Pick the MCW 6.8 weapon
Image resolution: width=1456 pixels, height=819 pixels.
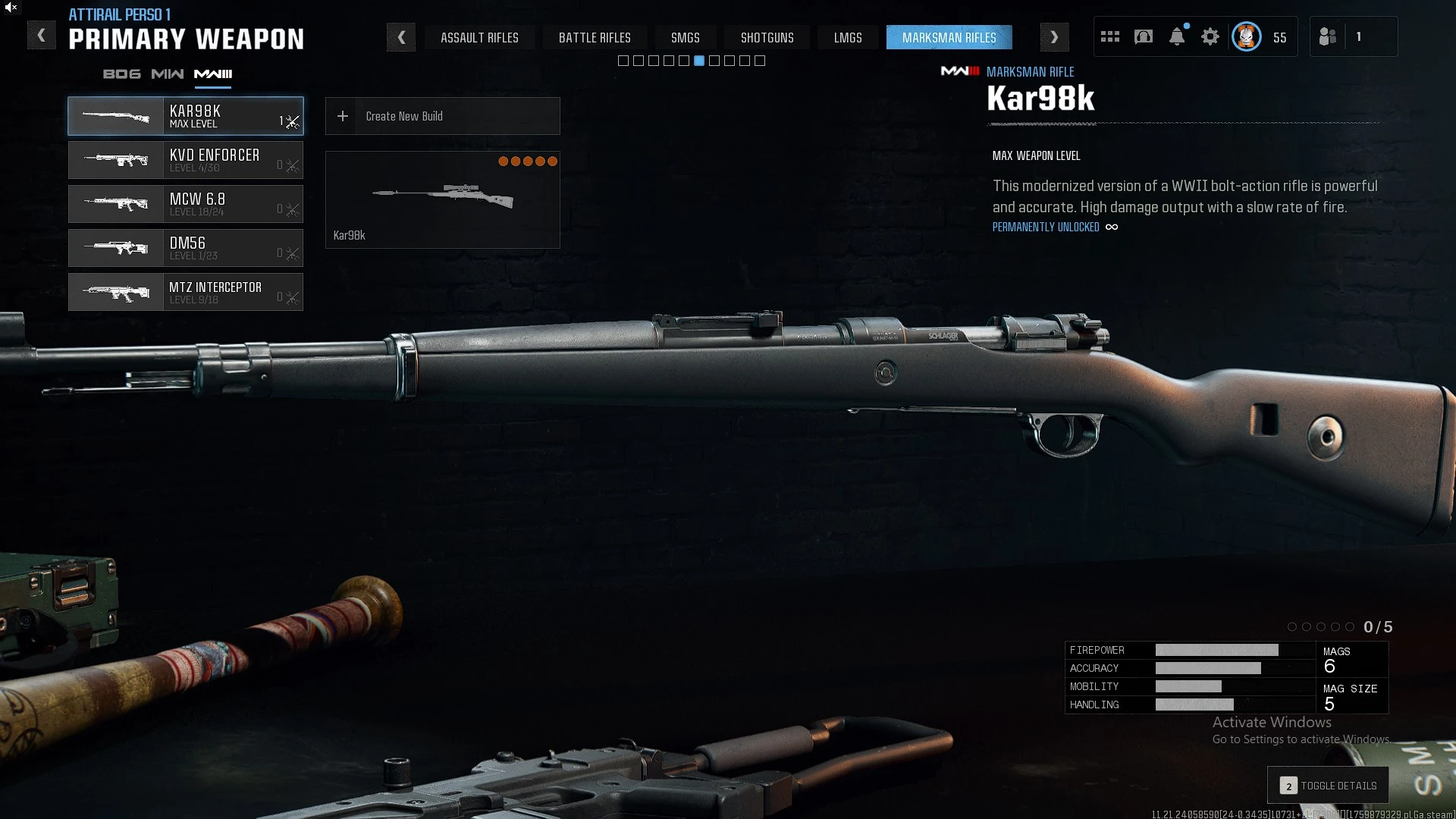click(186, 204)
